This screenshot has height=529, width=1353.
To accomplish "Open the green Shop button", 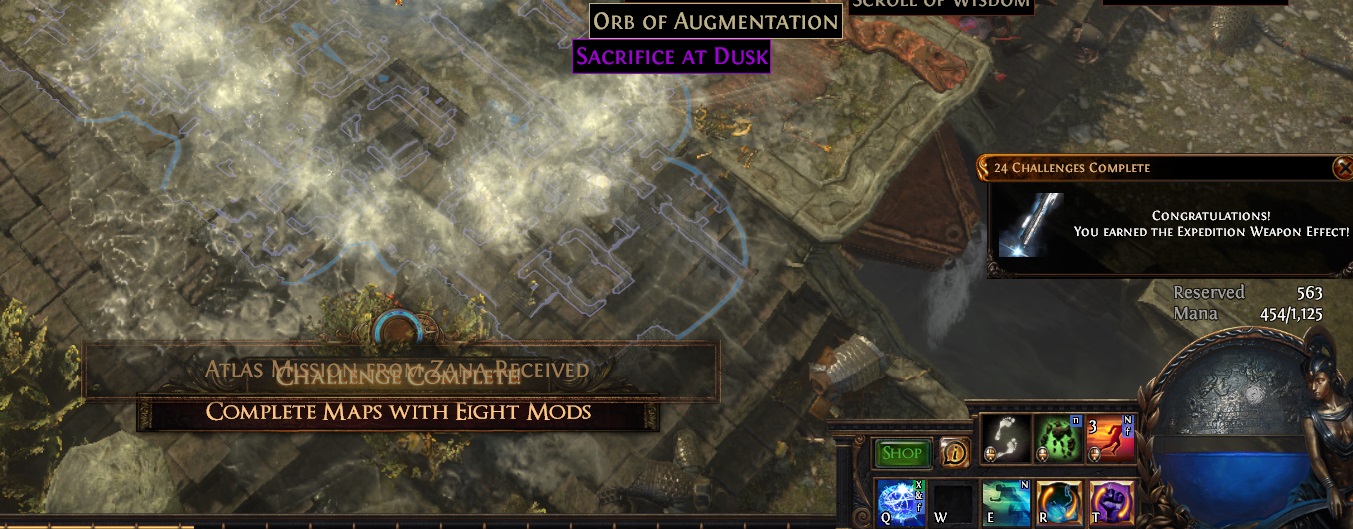I will coord(902,453).
